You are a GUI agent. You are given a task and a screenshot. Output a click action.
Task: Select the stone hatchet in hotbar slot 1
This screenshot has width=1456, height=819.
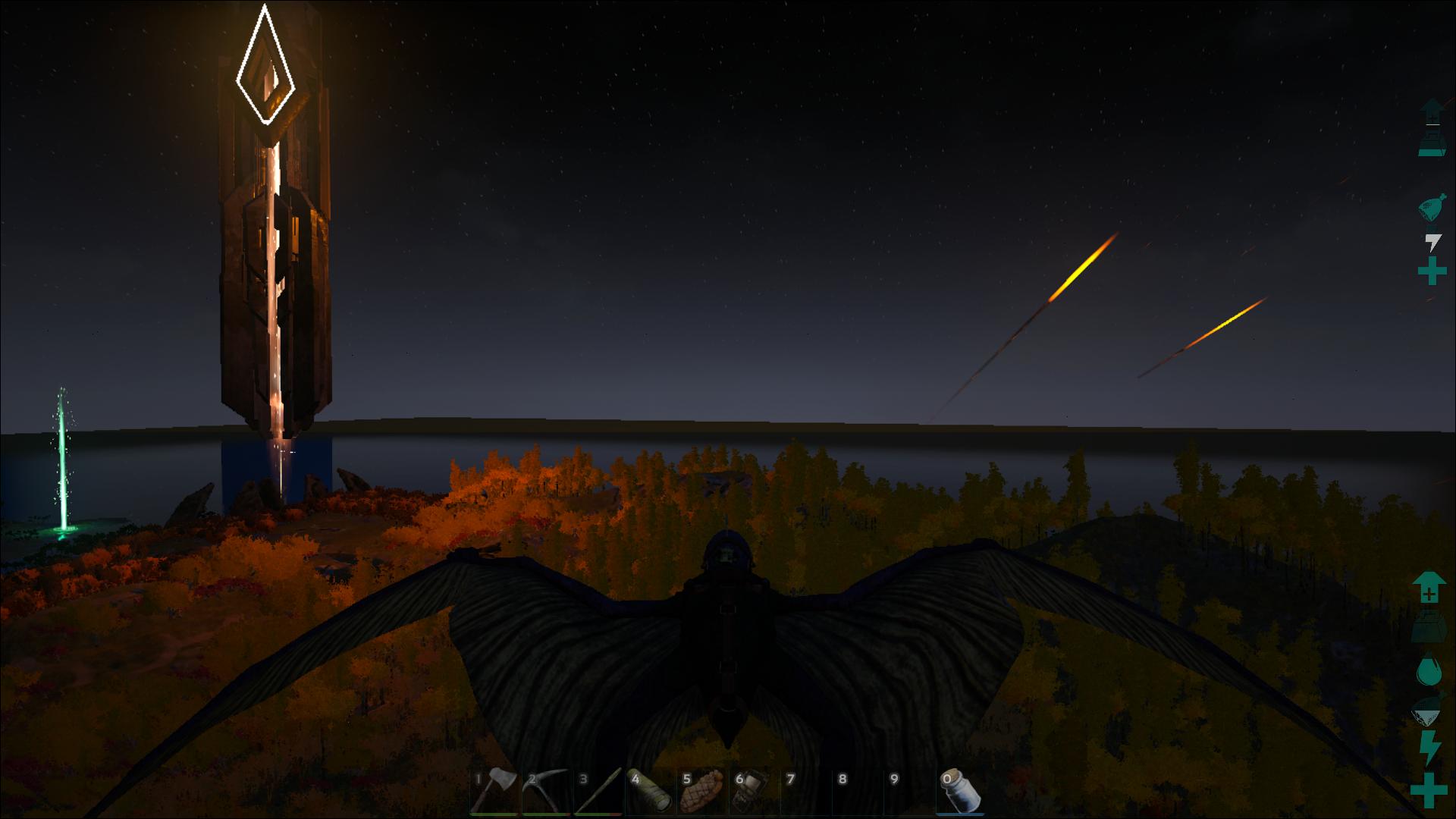click(x=494, y=792)
